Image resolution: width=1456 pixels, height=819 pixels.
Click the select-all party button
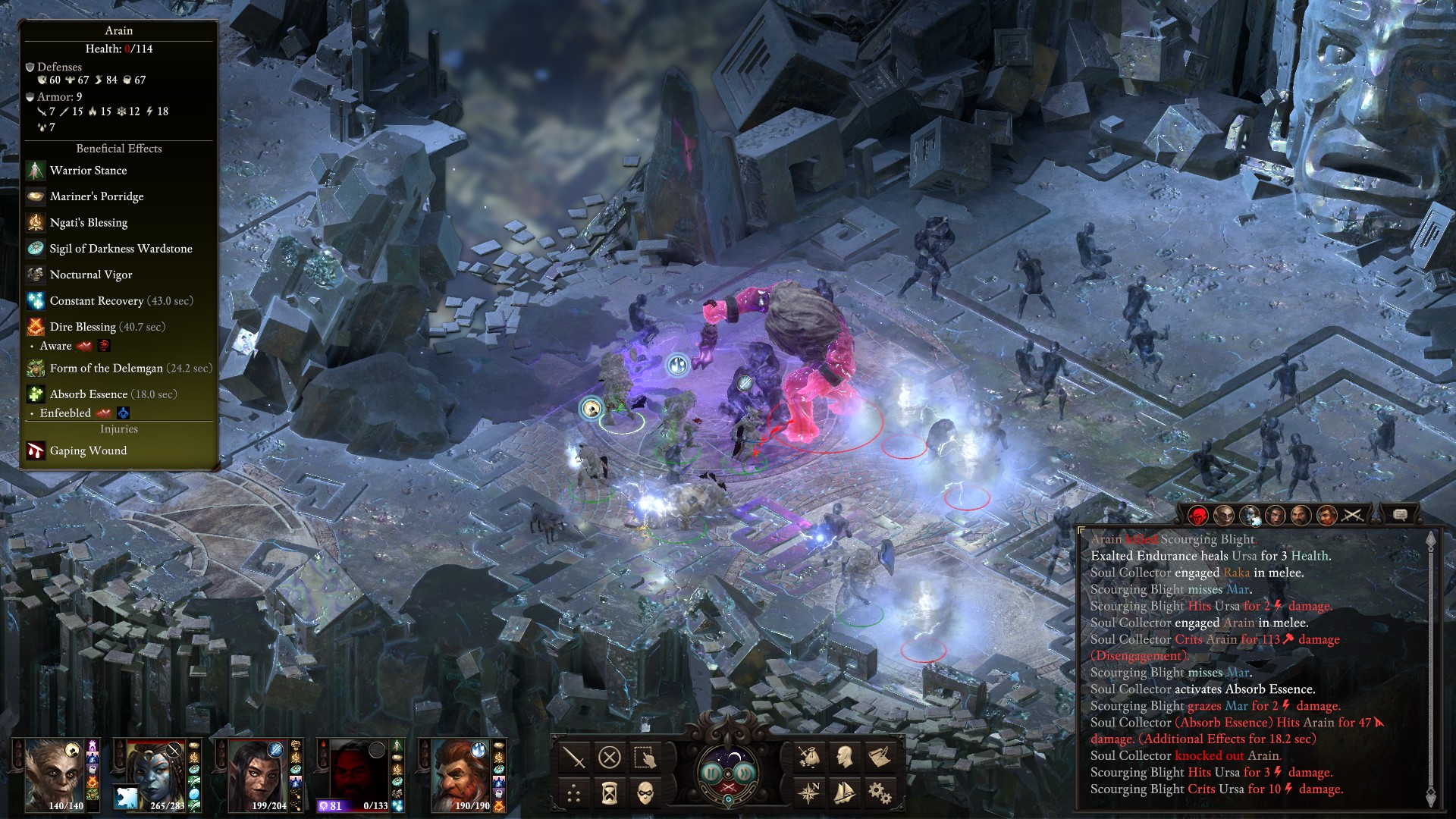click(x=645, y=757)
